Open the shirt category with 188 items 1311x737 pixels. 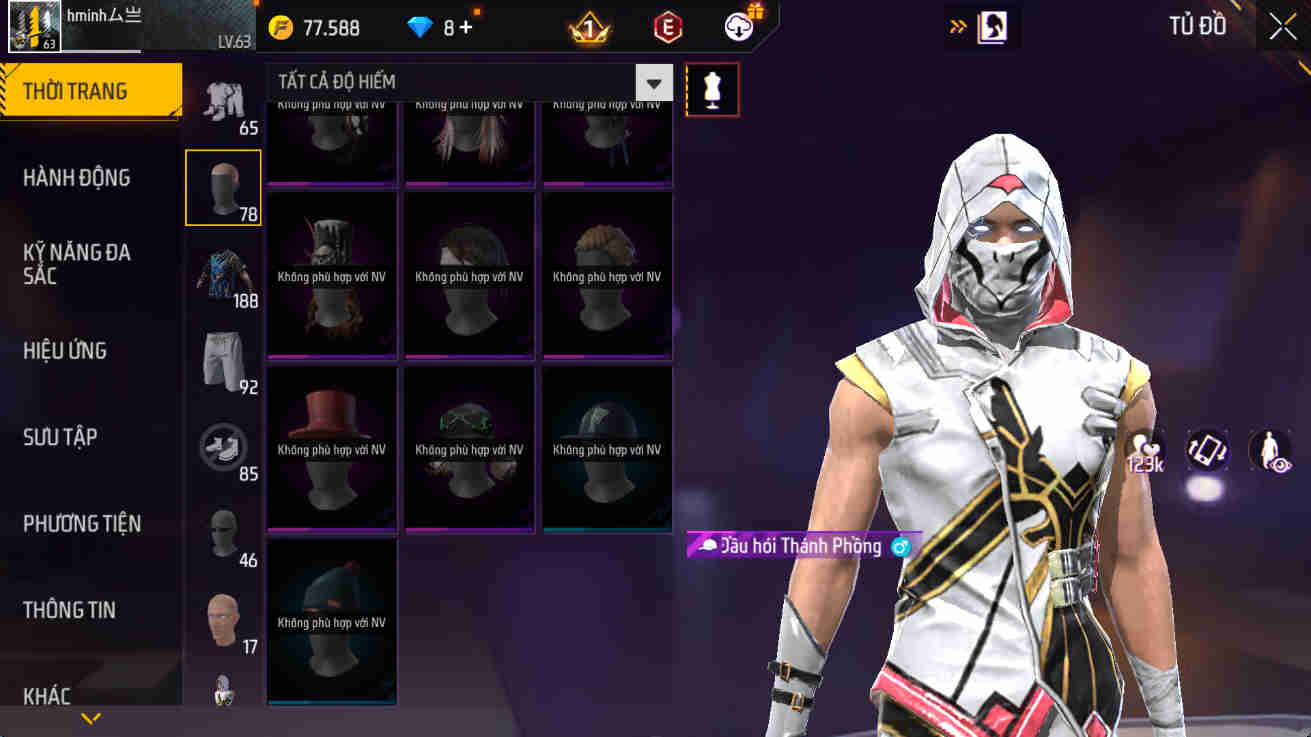(x=222, y=267)
